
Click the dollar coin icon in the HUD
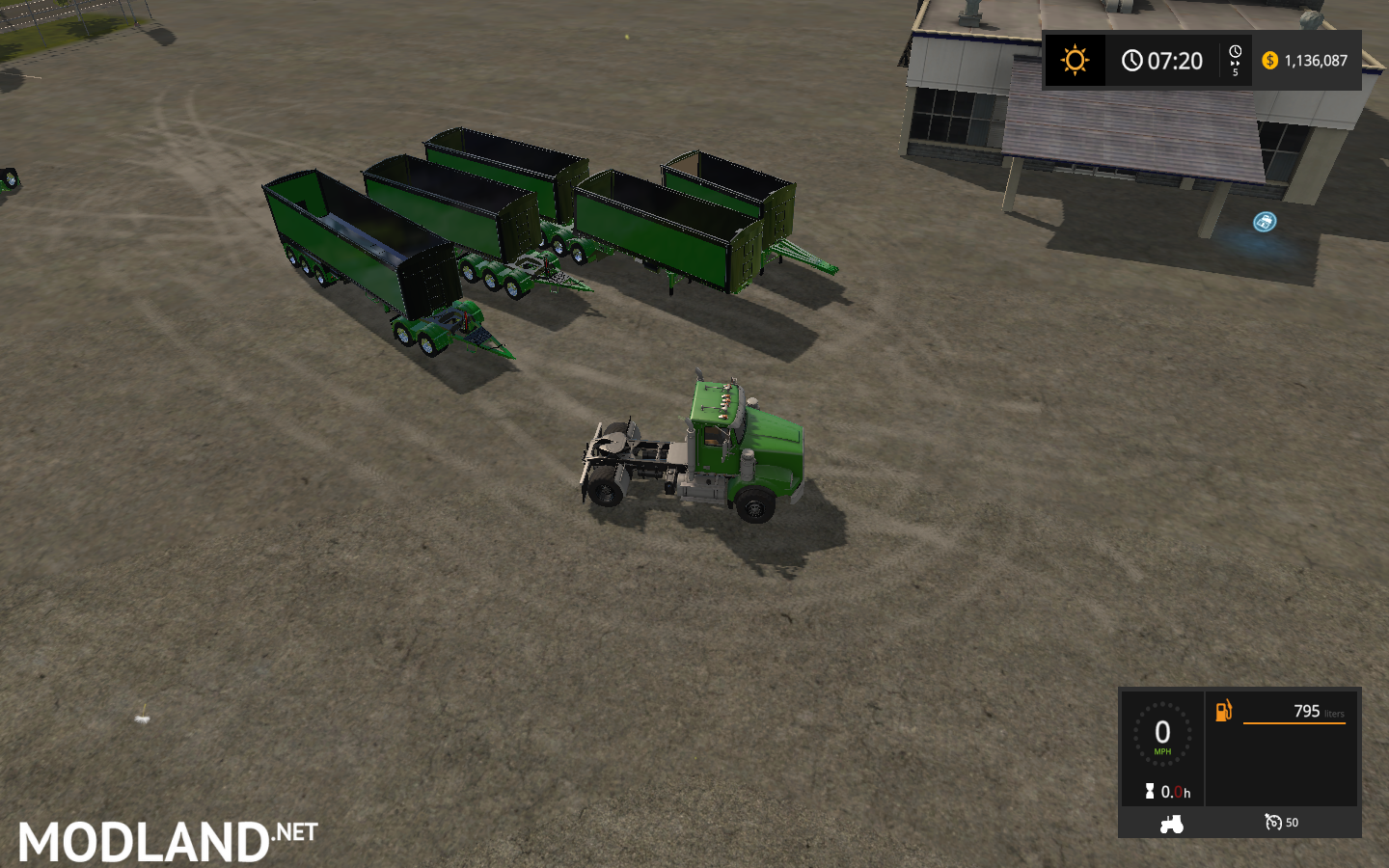tap(1271, 61)
